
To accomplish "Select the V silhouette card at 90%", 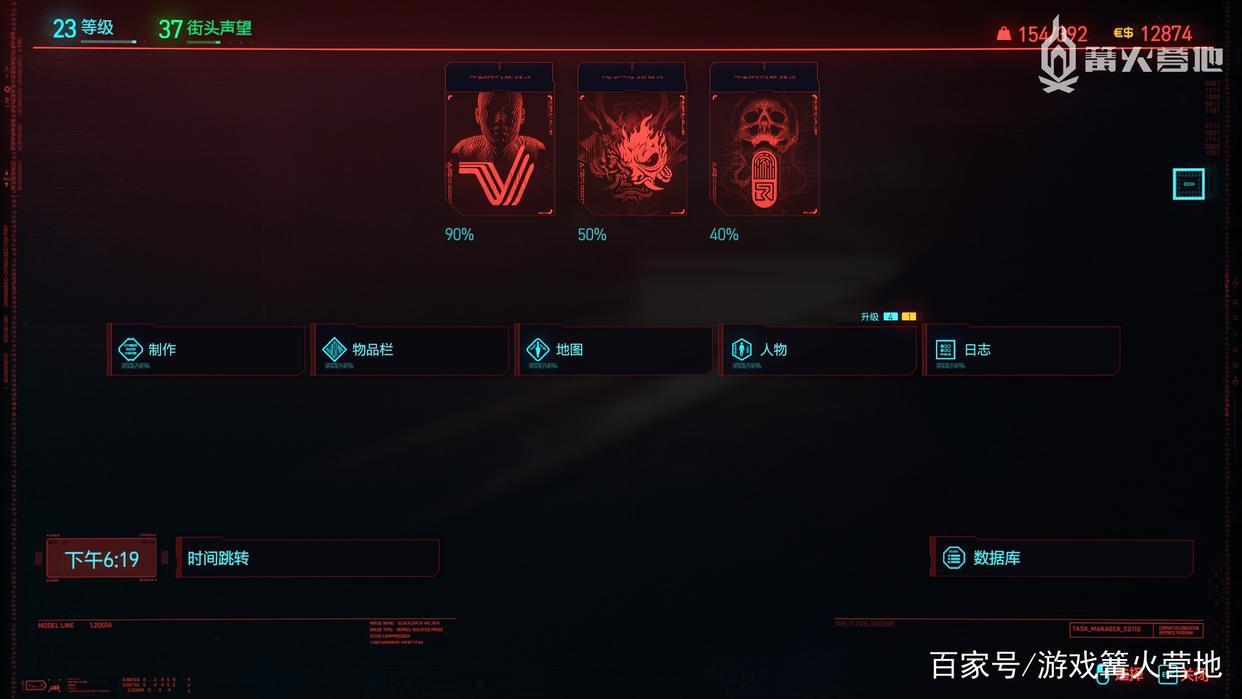I will tap(499, 140).
